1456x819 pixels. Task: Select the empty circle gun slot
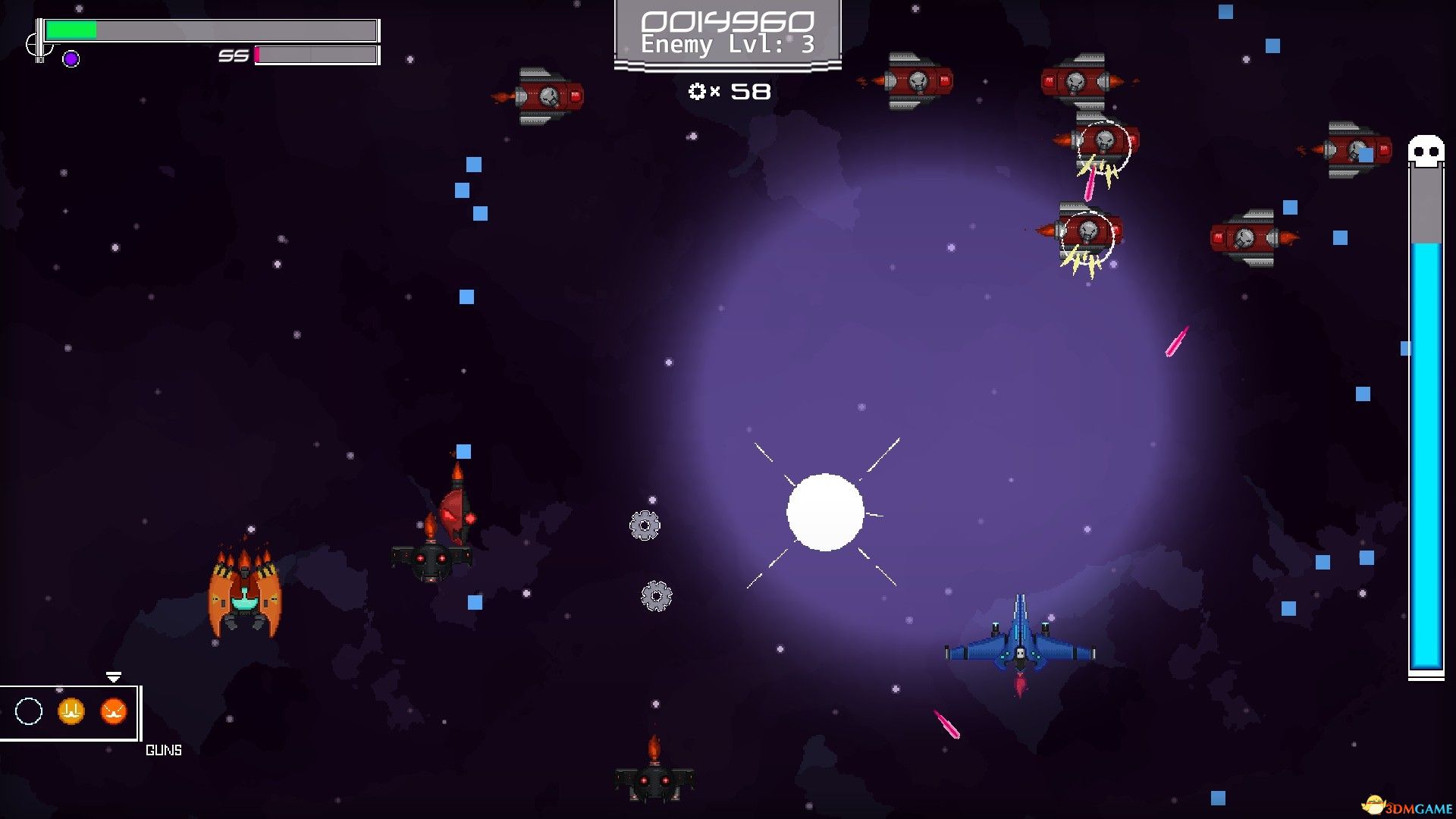pyautogui.click(x=29, y=711)
